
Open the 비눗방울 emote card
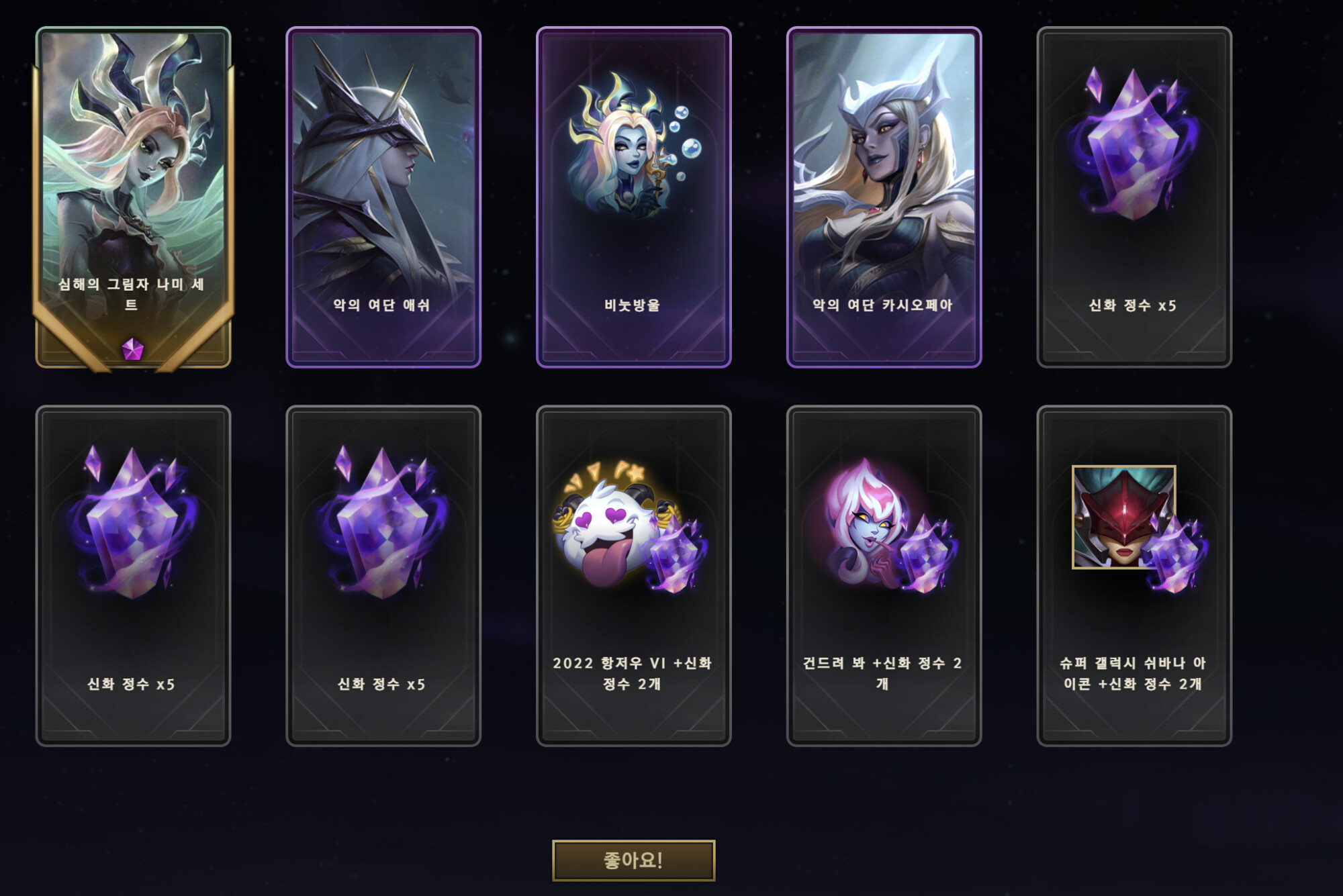tap(633, 197)
